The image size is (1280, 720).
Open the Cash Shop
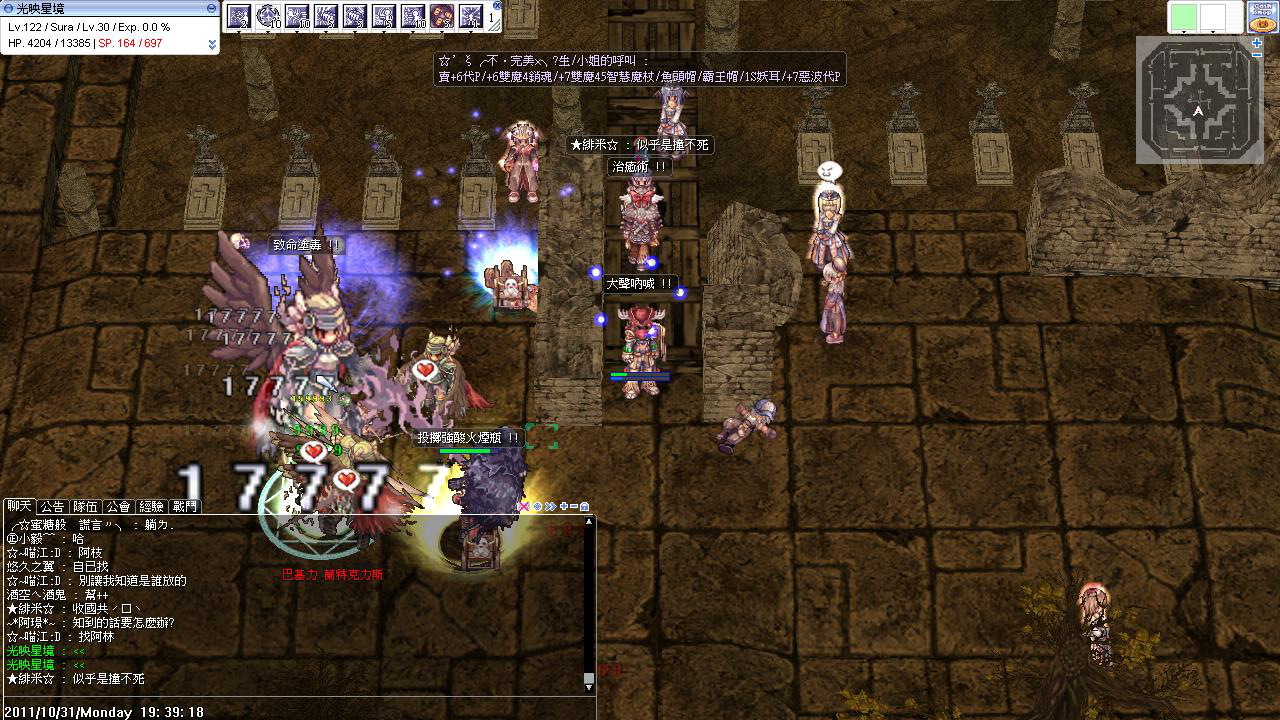click(1261, 17)
